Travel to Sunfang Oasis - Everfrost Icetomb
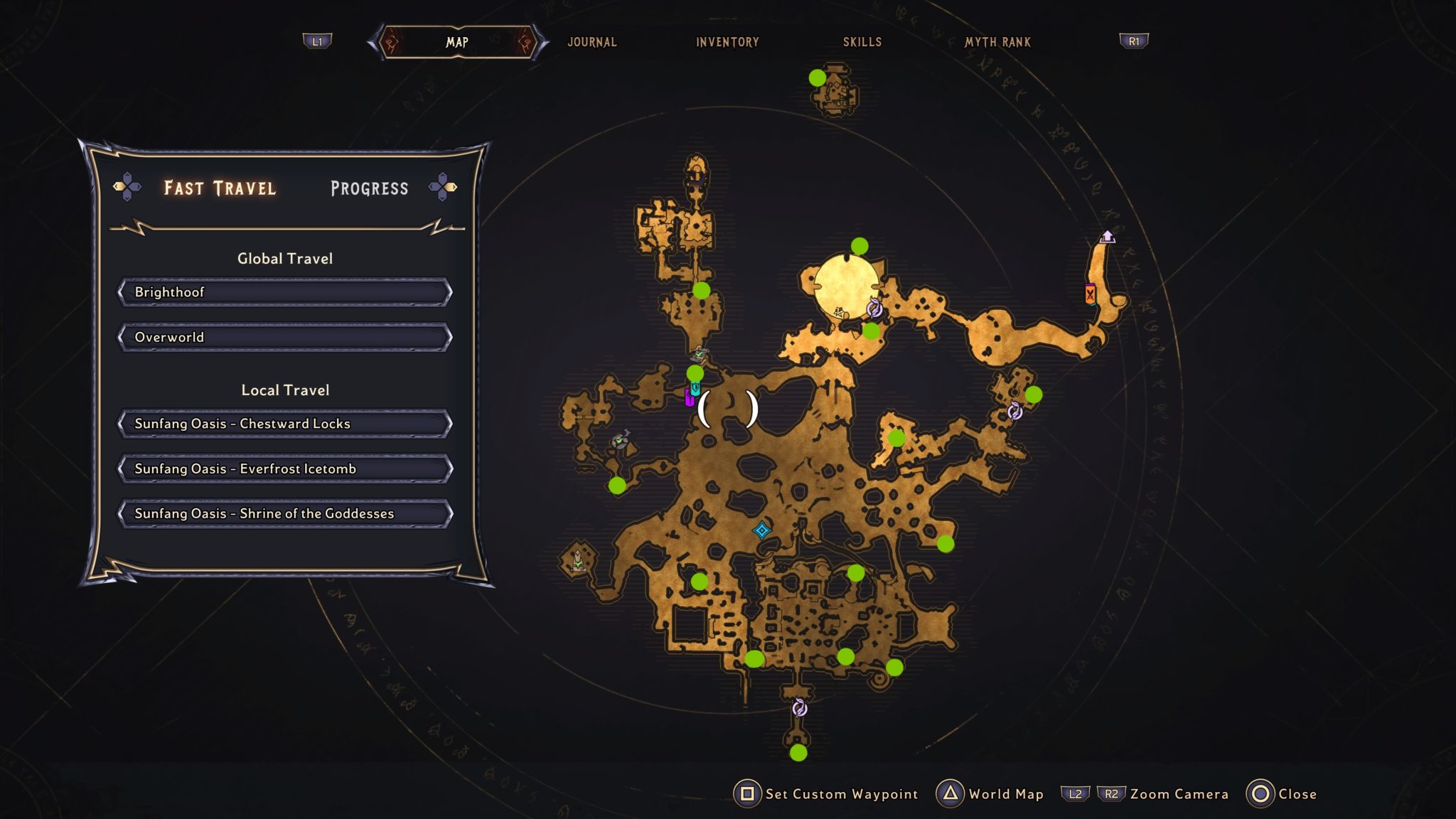The height and width of the screenshot is (819, 1456). [x=284, y=469]
